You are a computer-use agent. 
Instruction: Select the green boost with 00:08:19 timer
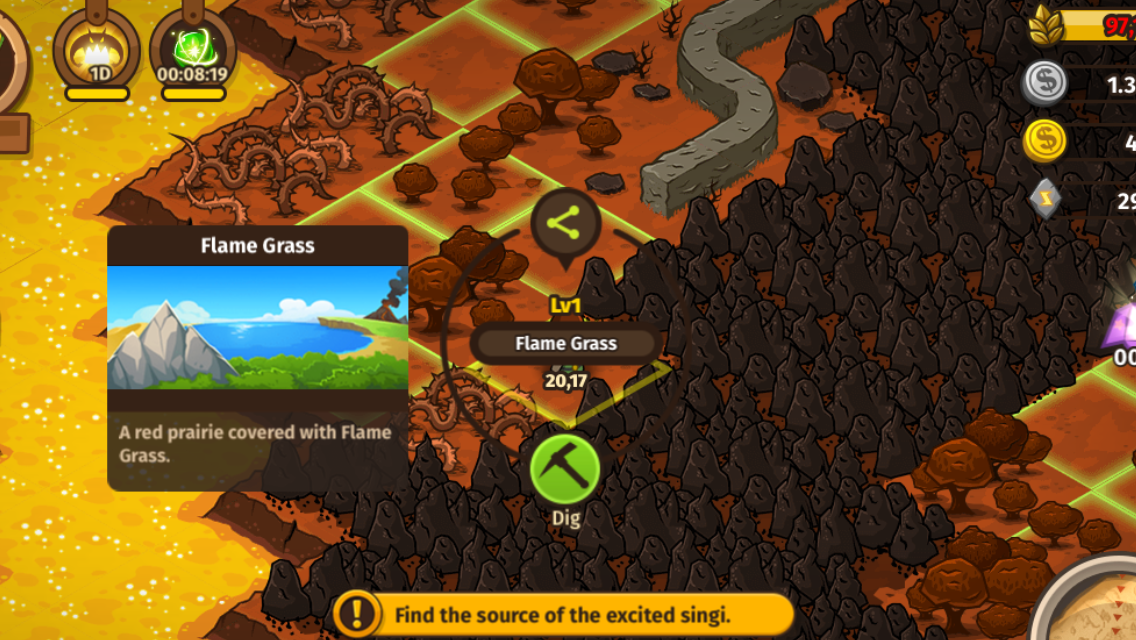(192, 50)
